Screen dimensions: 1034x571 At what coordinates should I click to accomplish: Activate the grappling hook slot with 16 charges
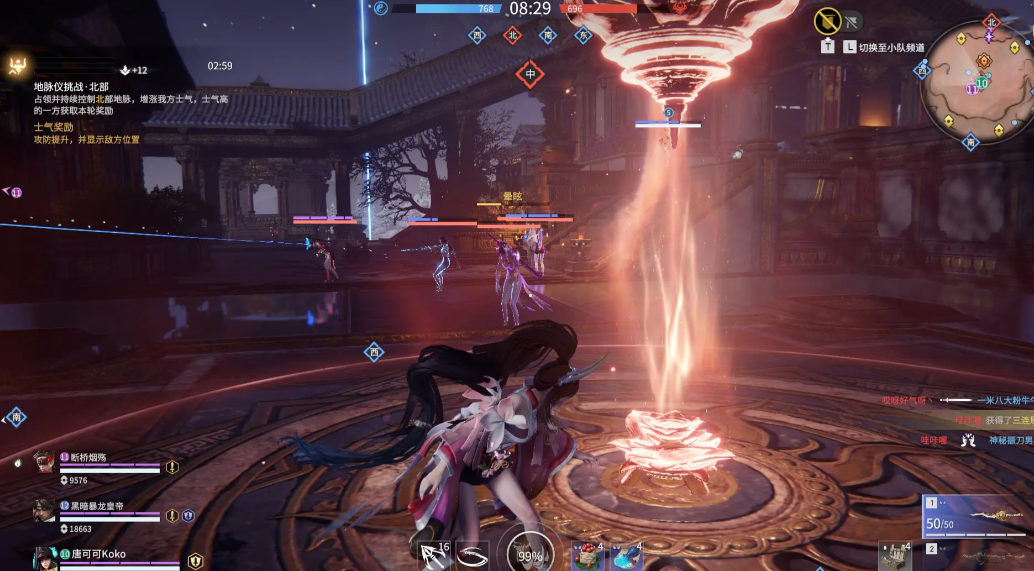[x=431, y=553]
